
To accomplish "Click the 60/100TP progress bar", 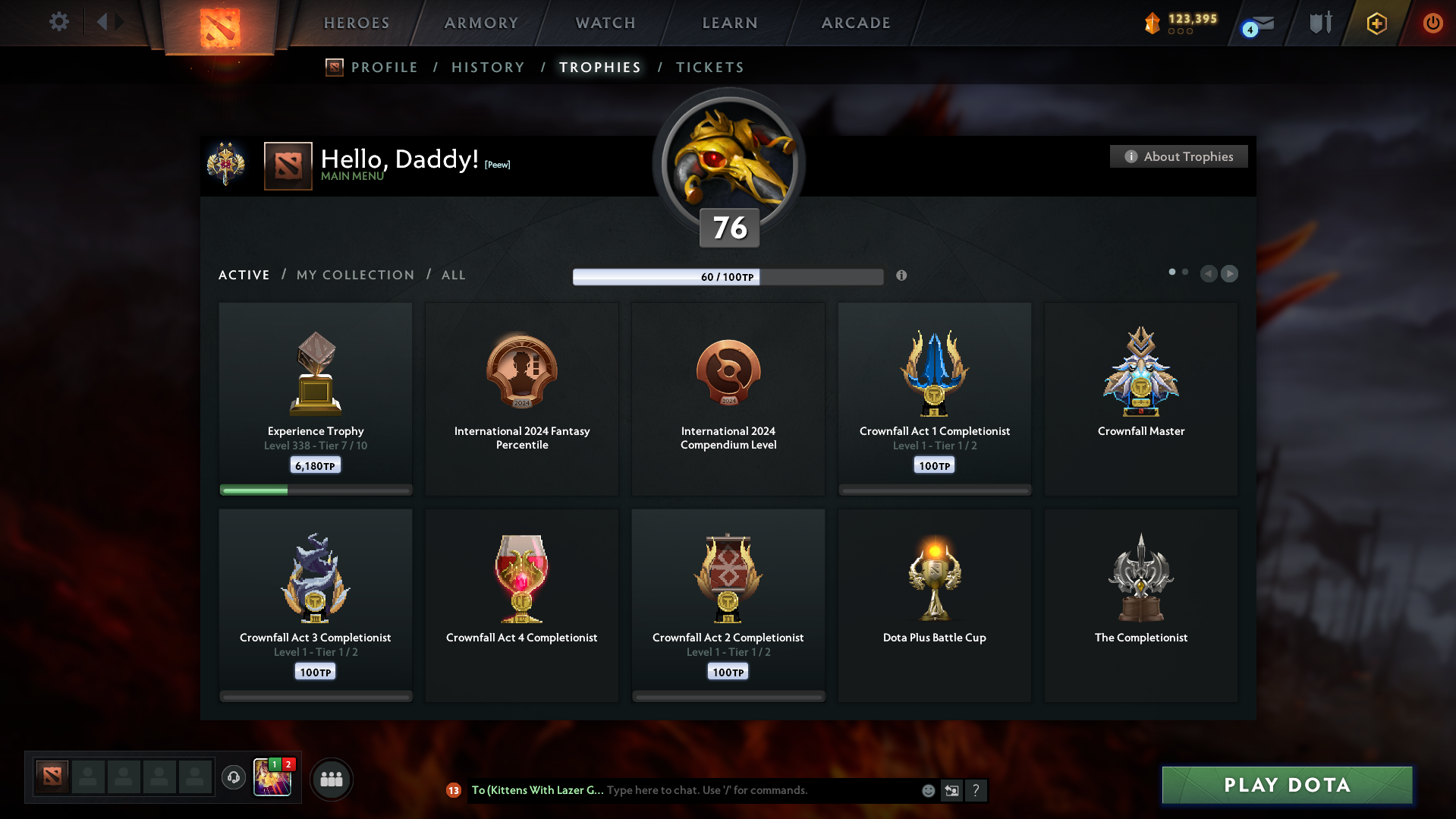I will [x=728, y=277].
